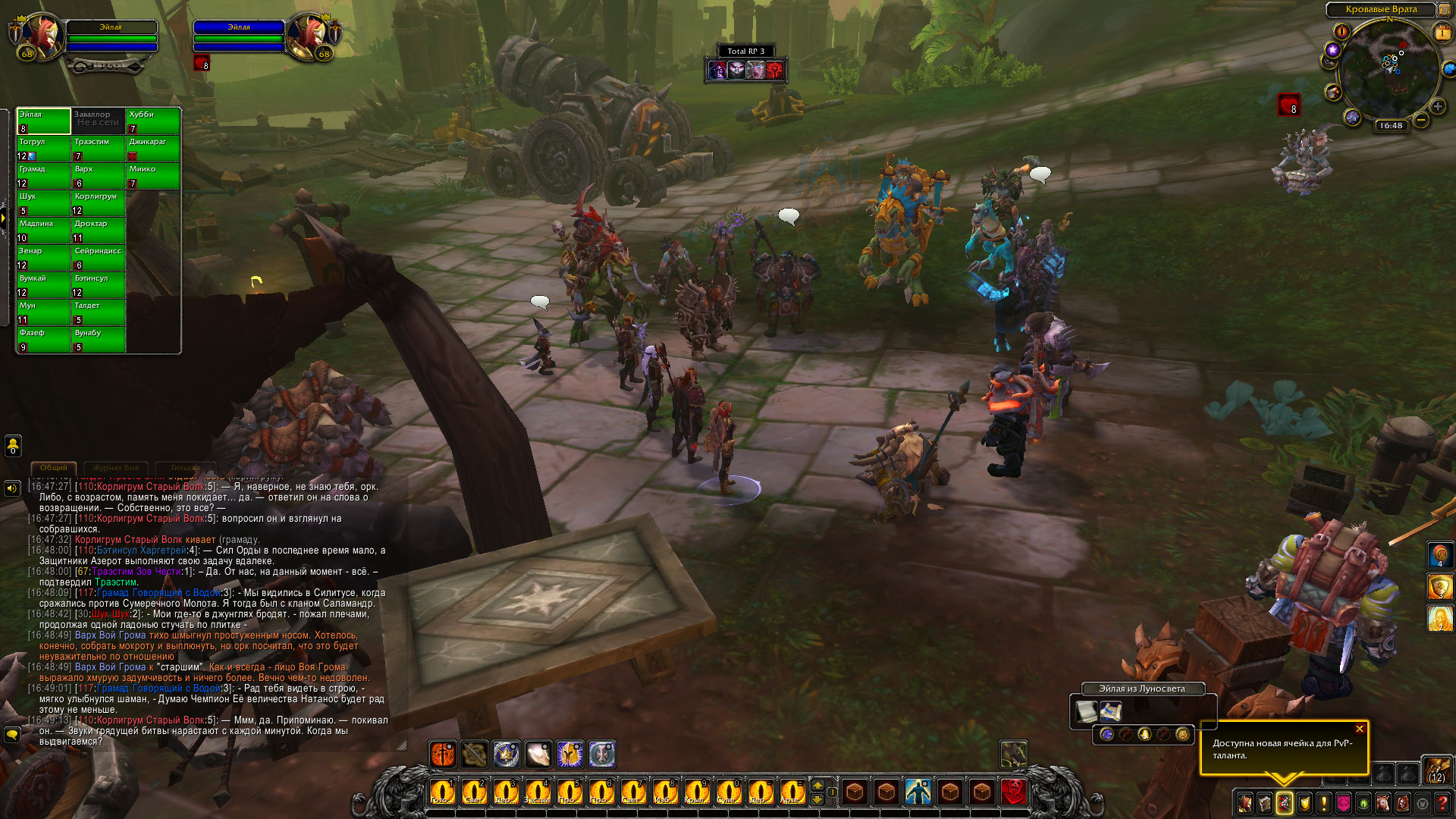The height and width of the screenshot is (819, 1456).
Task: Select Тогрул in the raid frame
Action: [43, 149]
